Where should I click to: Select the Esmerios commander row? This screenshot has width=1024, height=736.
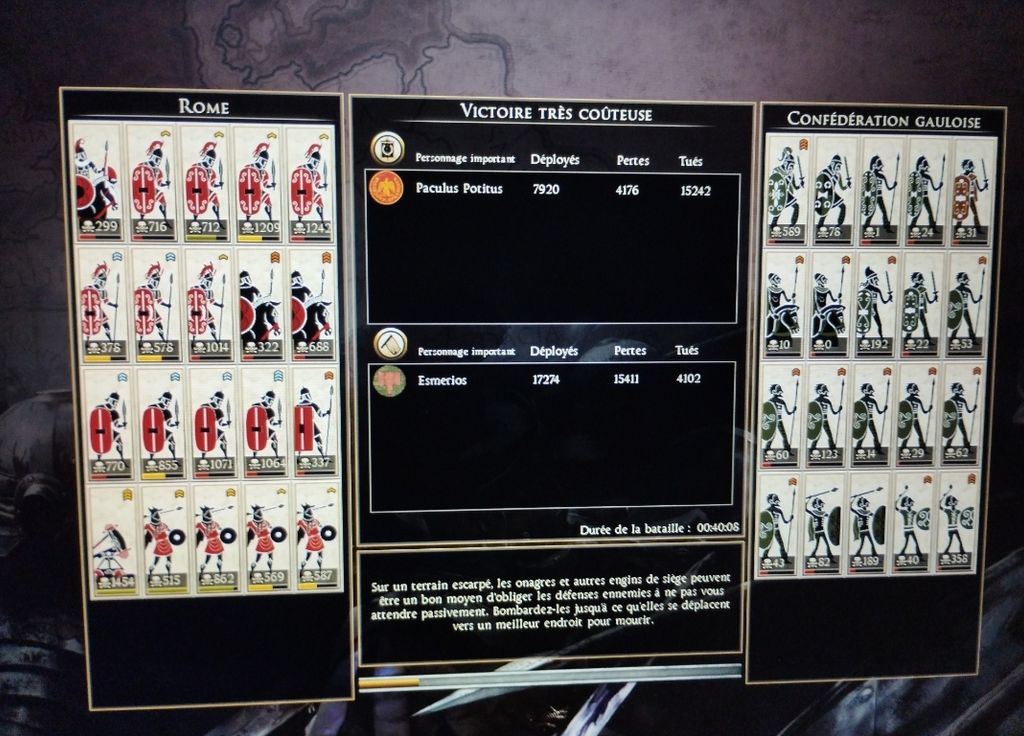tap(553, 380)
